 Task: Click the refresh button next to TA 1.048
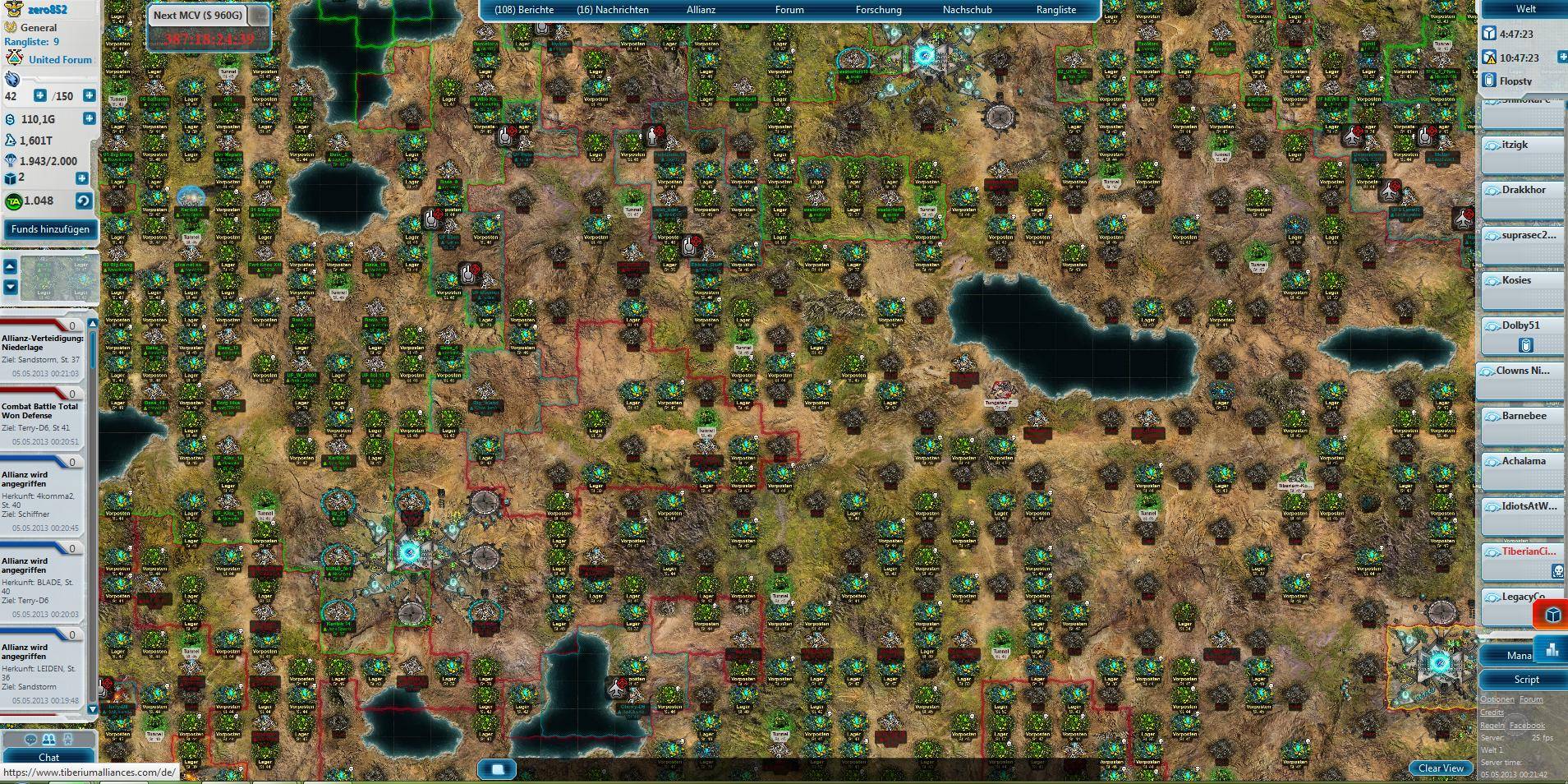point(82,201)
